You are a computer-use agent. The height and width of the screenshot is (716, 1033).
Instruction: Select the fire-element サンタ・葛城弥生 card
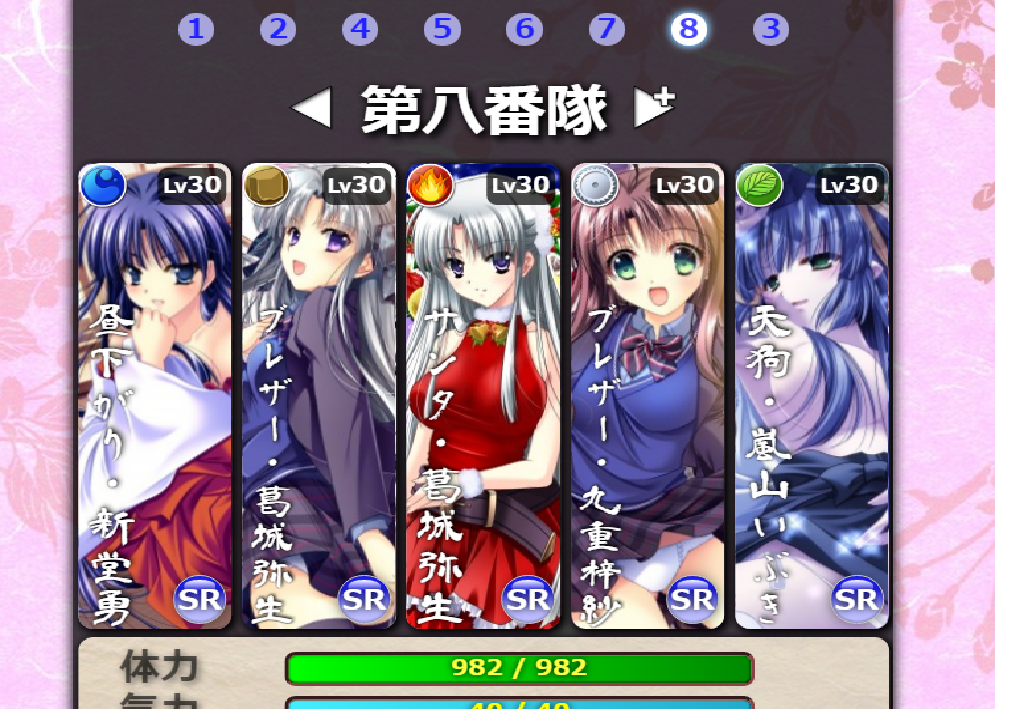tap(483, 396)
